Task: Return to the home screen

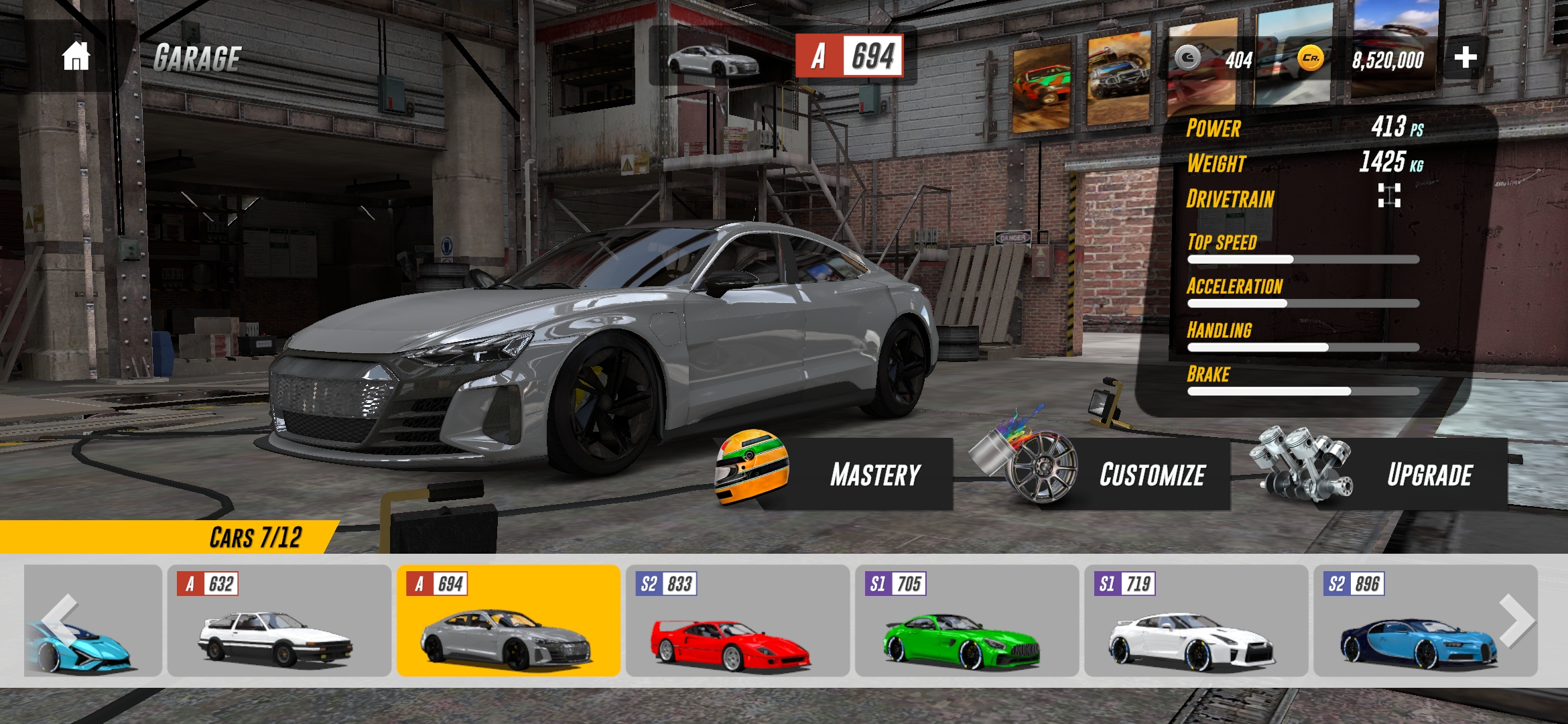Action: pyautogui.click(x=76, y=56)
